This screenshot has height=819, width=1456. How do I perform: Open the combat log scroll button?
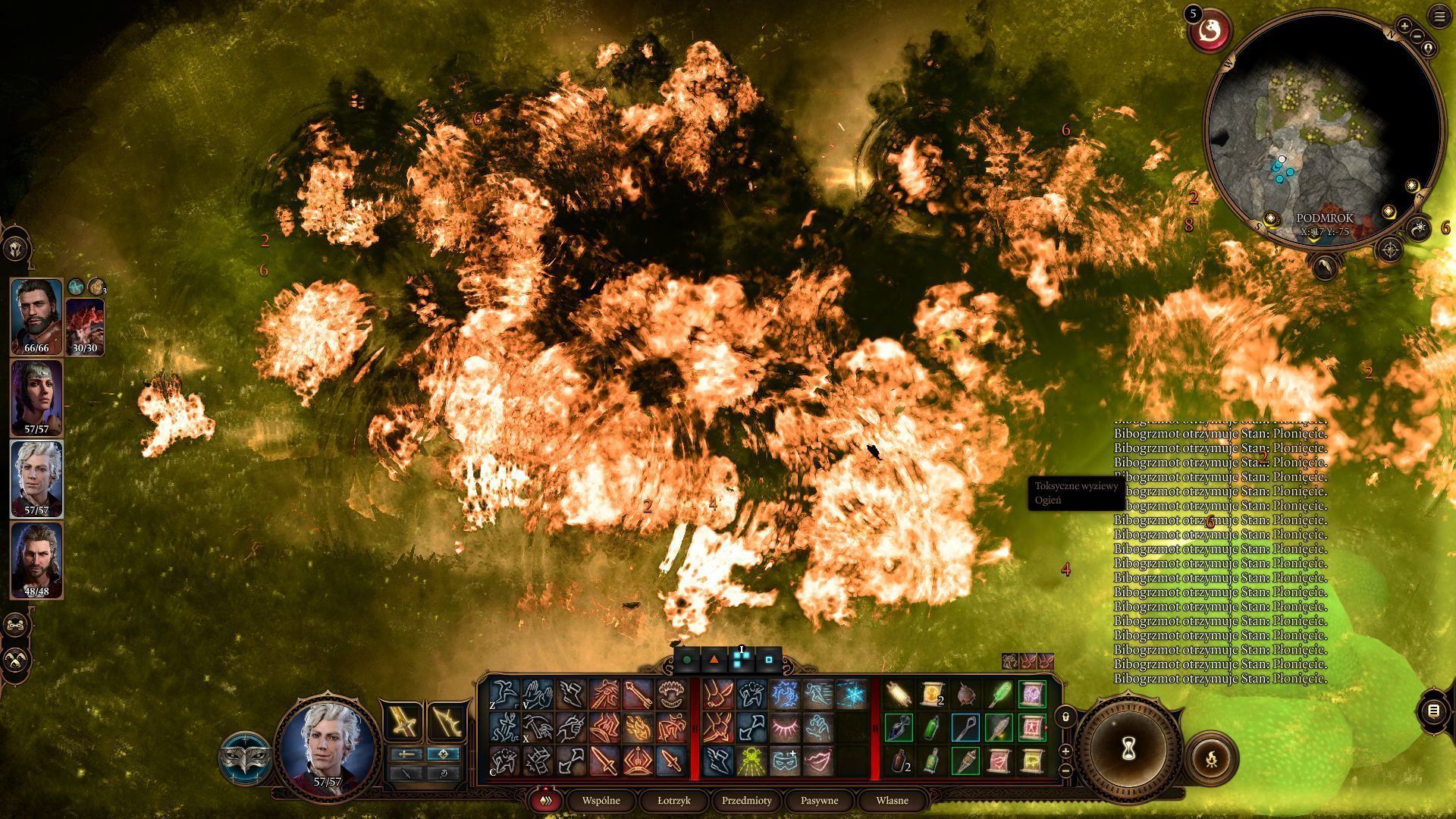click(1433, 711)
